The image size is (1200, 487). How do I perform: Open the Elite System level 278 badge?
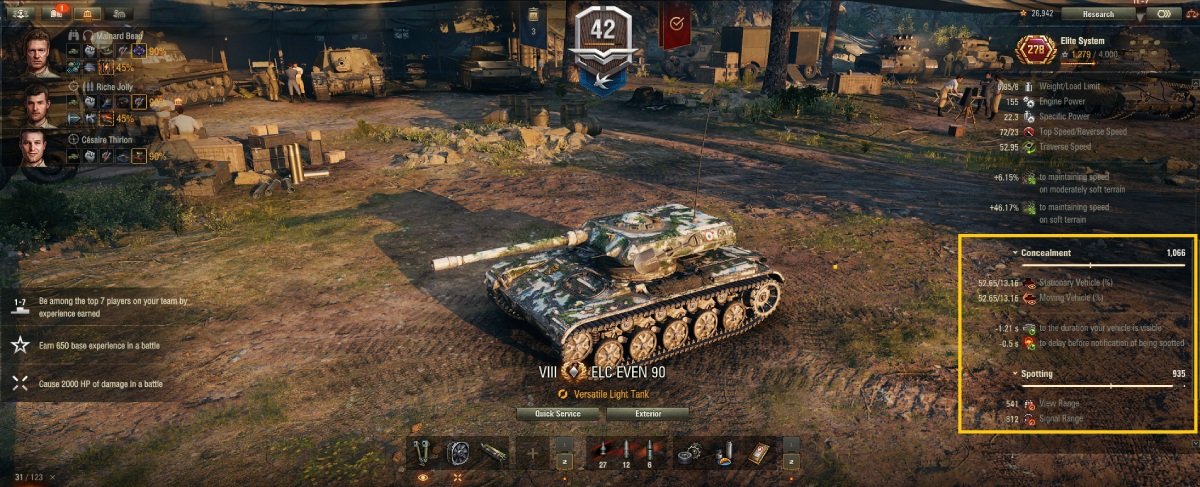(1035, 47)
